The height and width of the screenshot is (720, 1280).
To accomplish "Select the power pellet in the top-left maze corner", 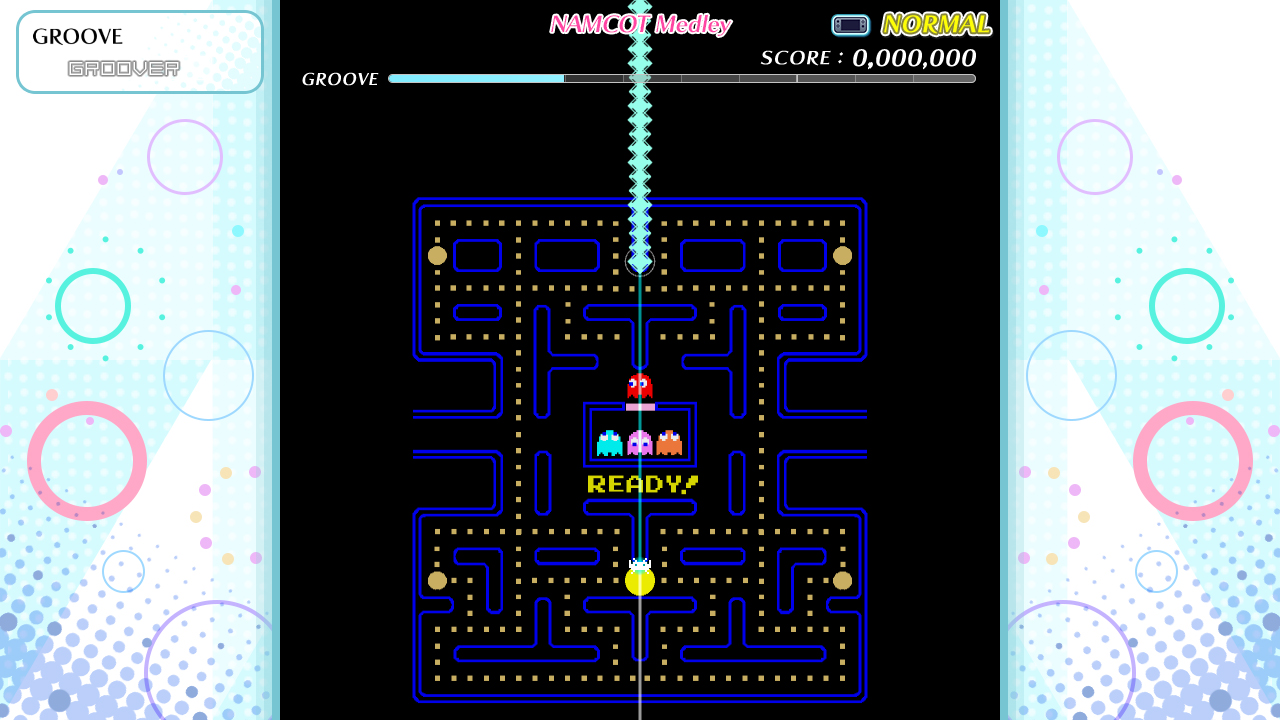I will (436, 256).
